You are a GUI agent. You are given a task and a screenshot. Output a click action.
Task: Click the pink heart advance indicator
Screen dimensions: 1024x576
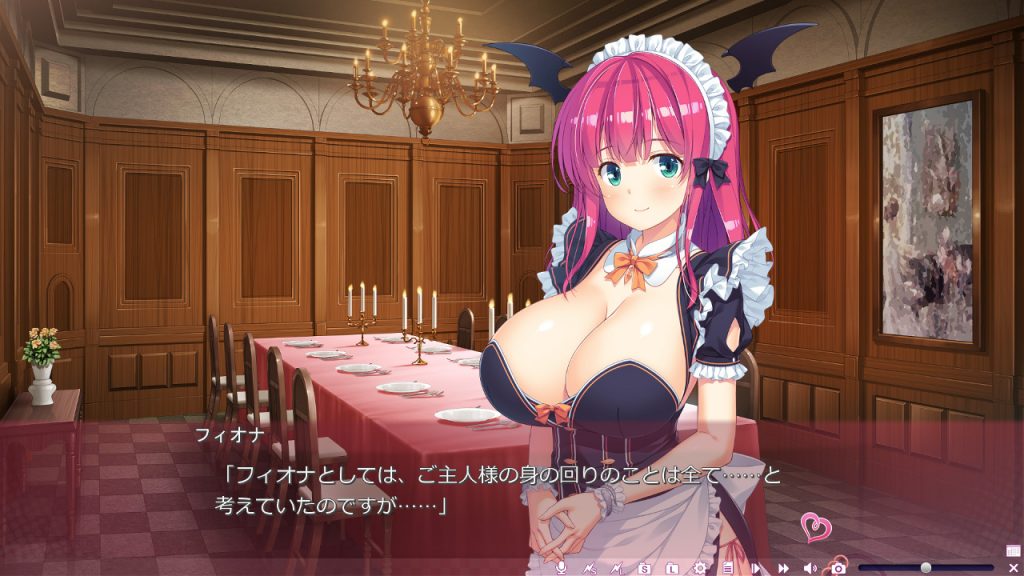tap(816, 527)
